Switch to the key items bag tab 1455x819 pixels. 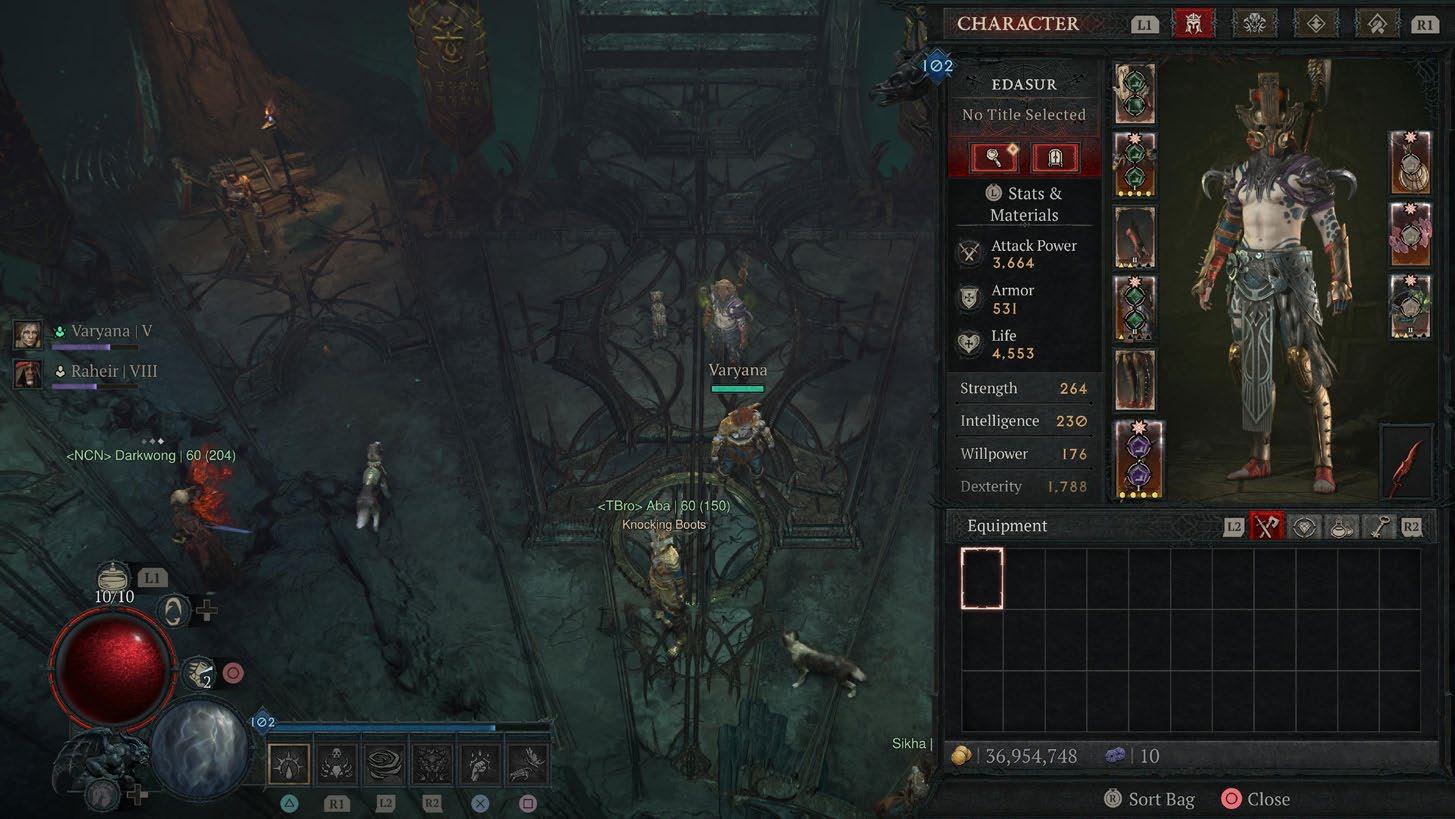coord(1378,527)
